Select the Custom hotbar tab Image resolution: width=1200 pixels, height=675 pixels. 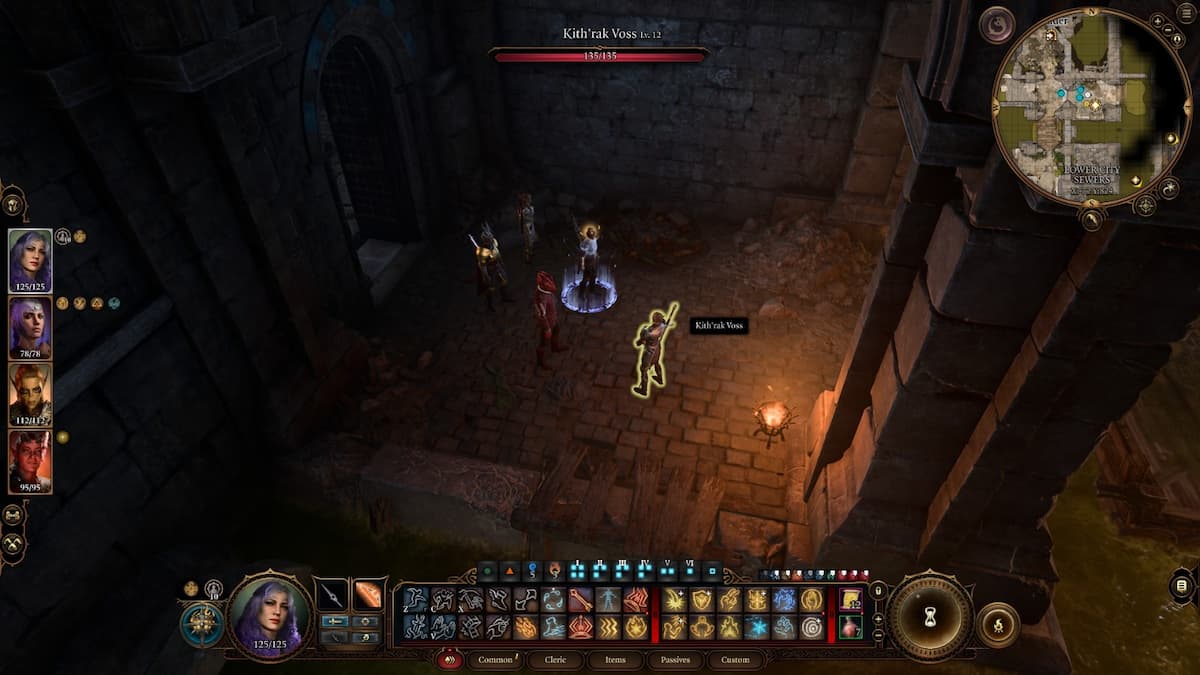(x=734, y=660)
